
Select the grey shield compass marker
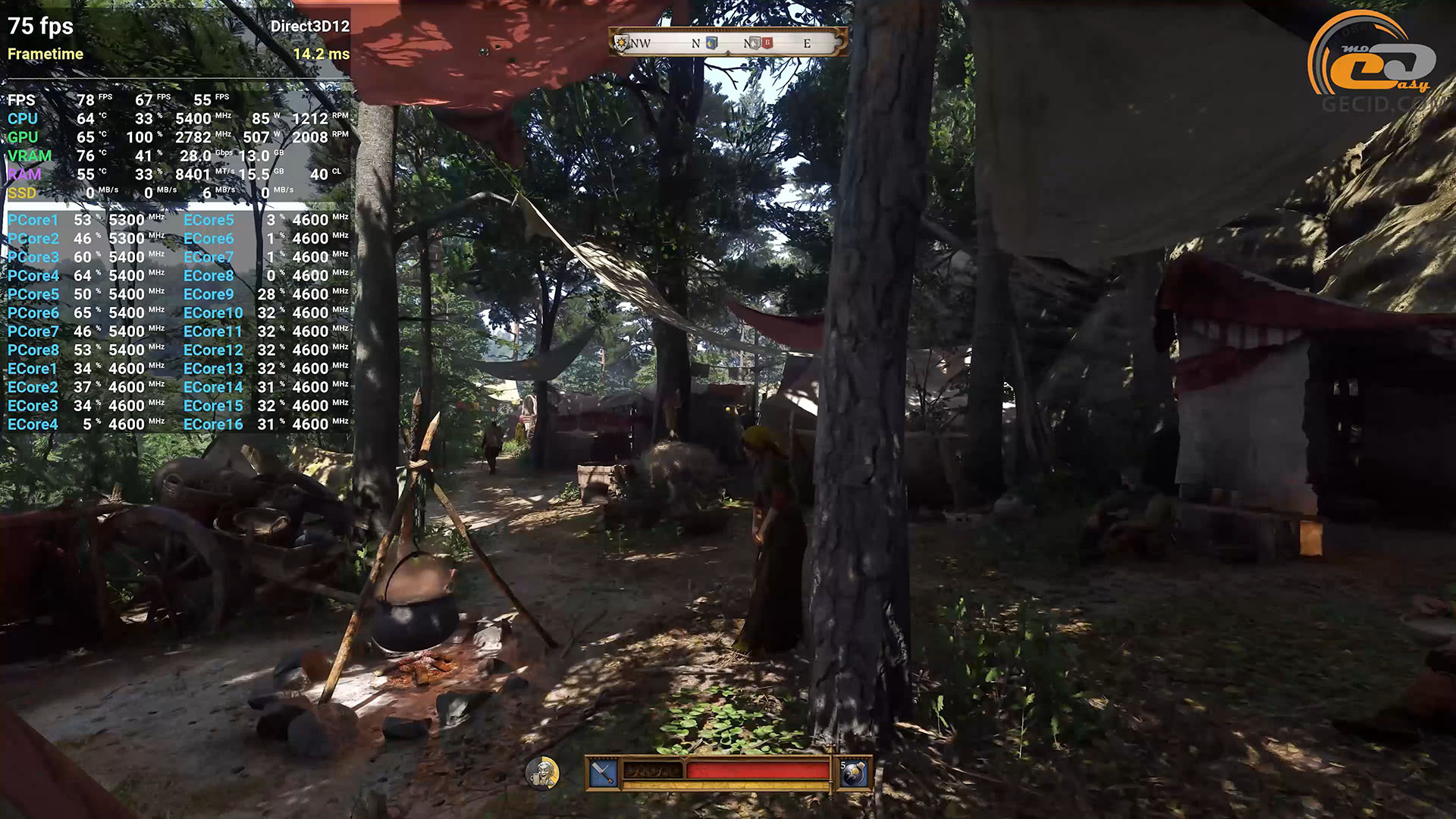click(755, 43)
